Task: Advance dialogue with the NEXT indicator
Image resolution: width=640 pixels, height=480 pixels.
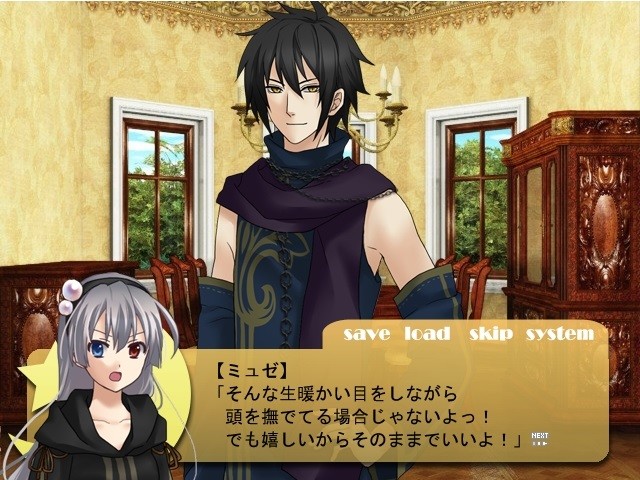Action: pyautogui.click(x=540, y=438)
